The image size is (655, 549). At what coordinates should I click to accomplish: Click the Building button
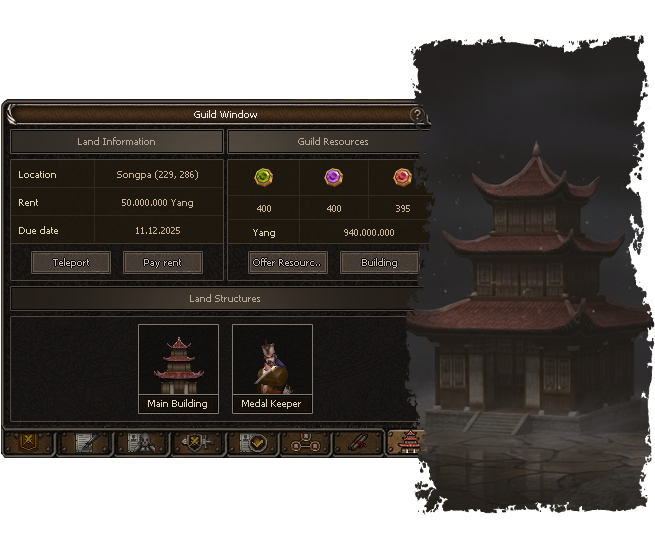coord(378,263)
